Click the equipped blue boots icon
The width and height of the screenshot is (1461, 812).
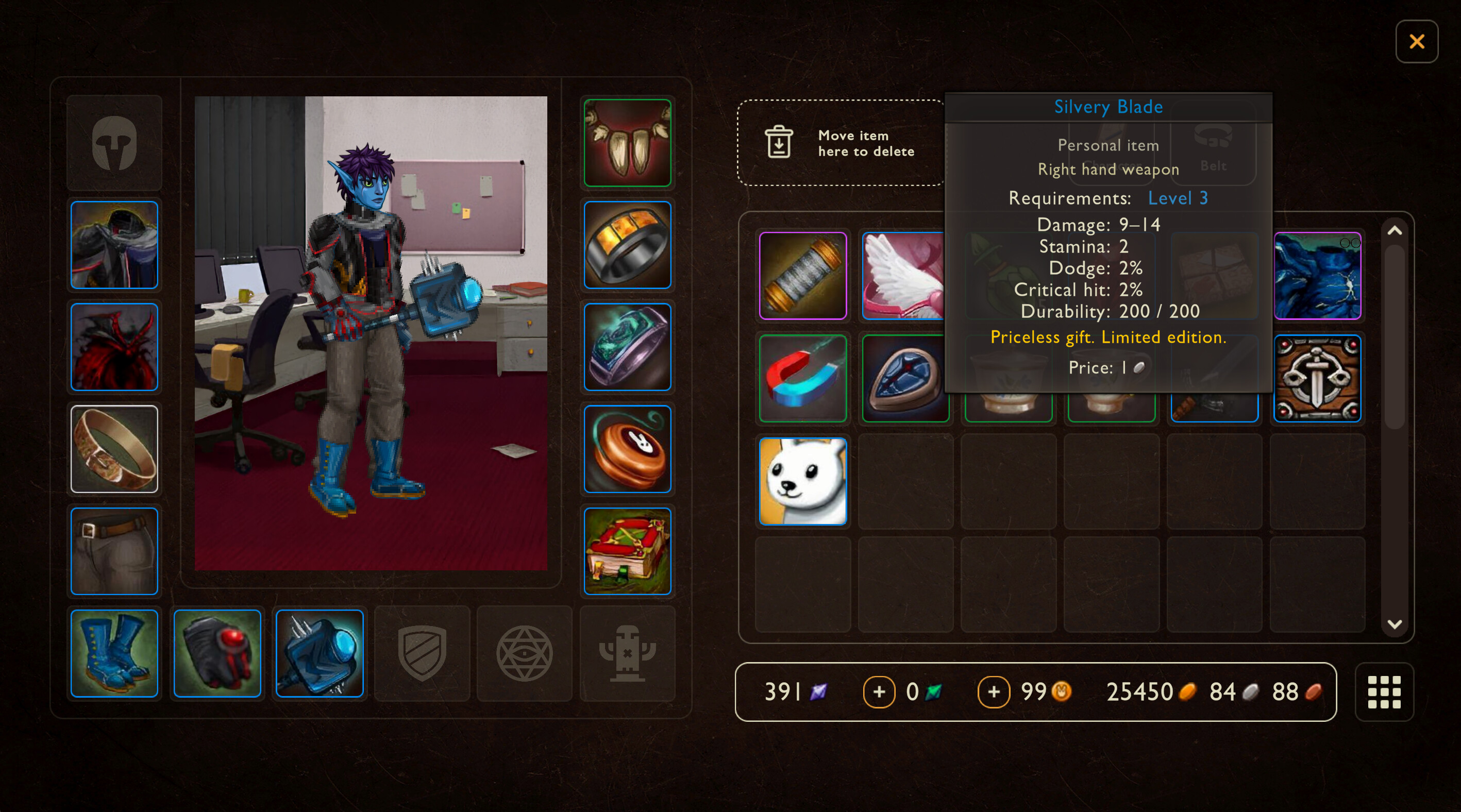[114, 654]
